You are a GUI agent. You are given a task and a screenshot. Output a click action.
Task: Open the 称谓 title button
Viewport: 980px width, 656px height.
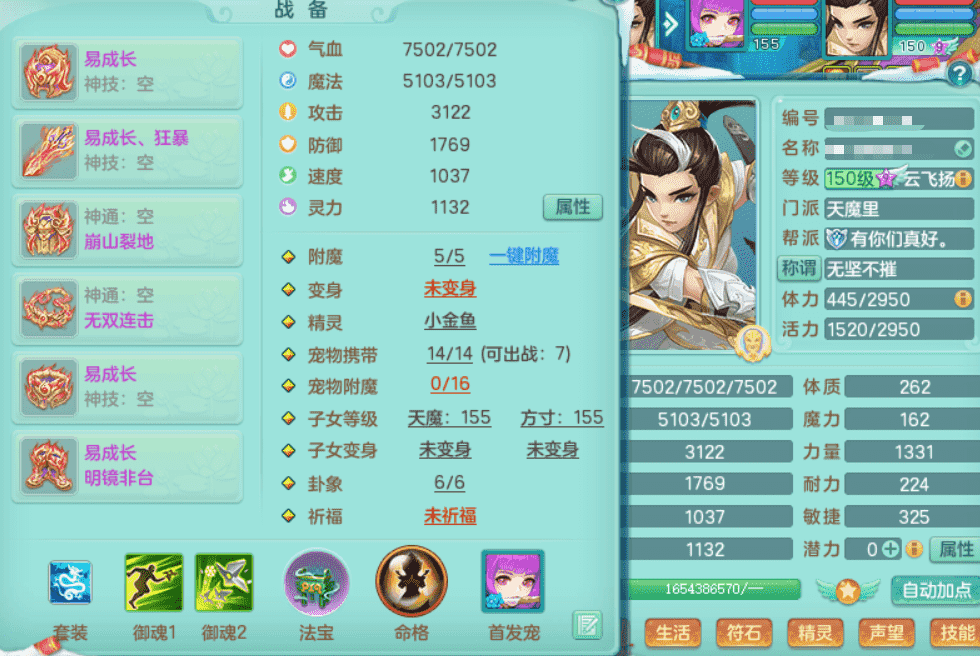799,268
